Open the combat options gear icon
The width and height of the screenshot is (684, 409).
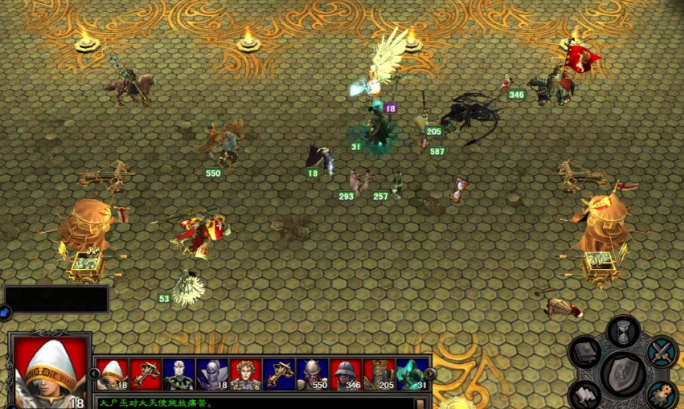click(x=661, y=393)
